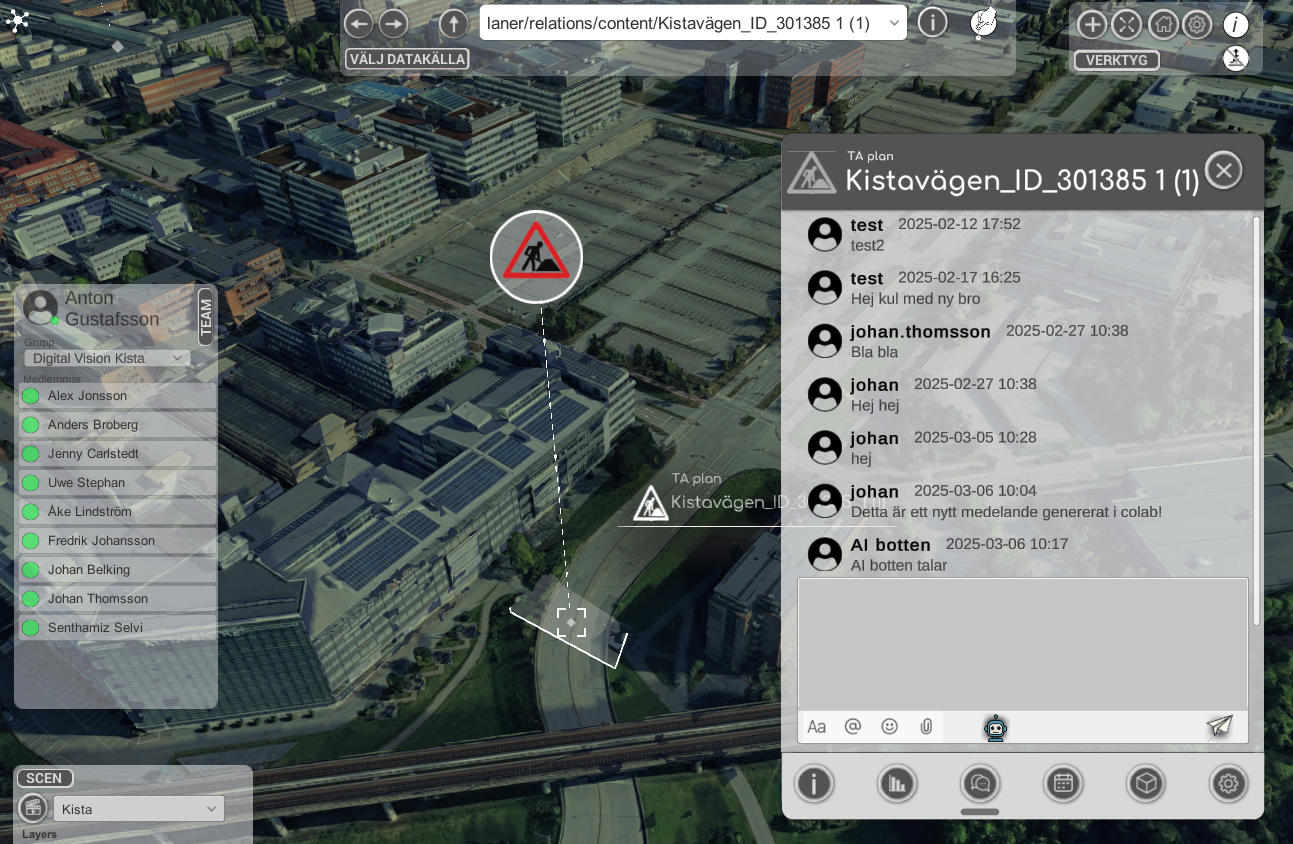Open the emoji picker in chat
The width and height of the screenshot is (1293, 844).
[x=889, y=727]
